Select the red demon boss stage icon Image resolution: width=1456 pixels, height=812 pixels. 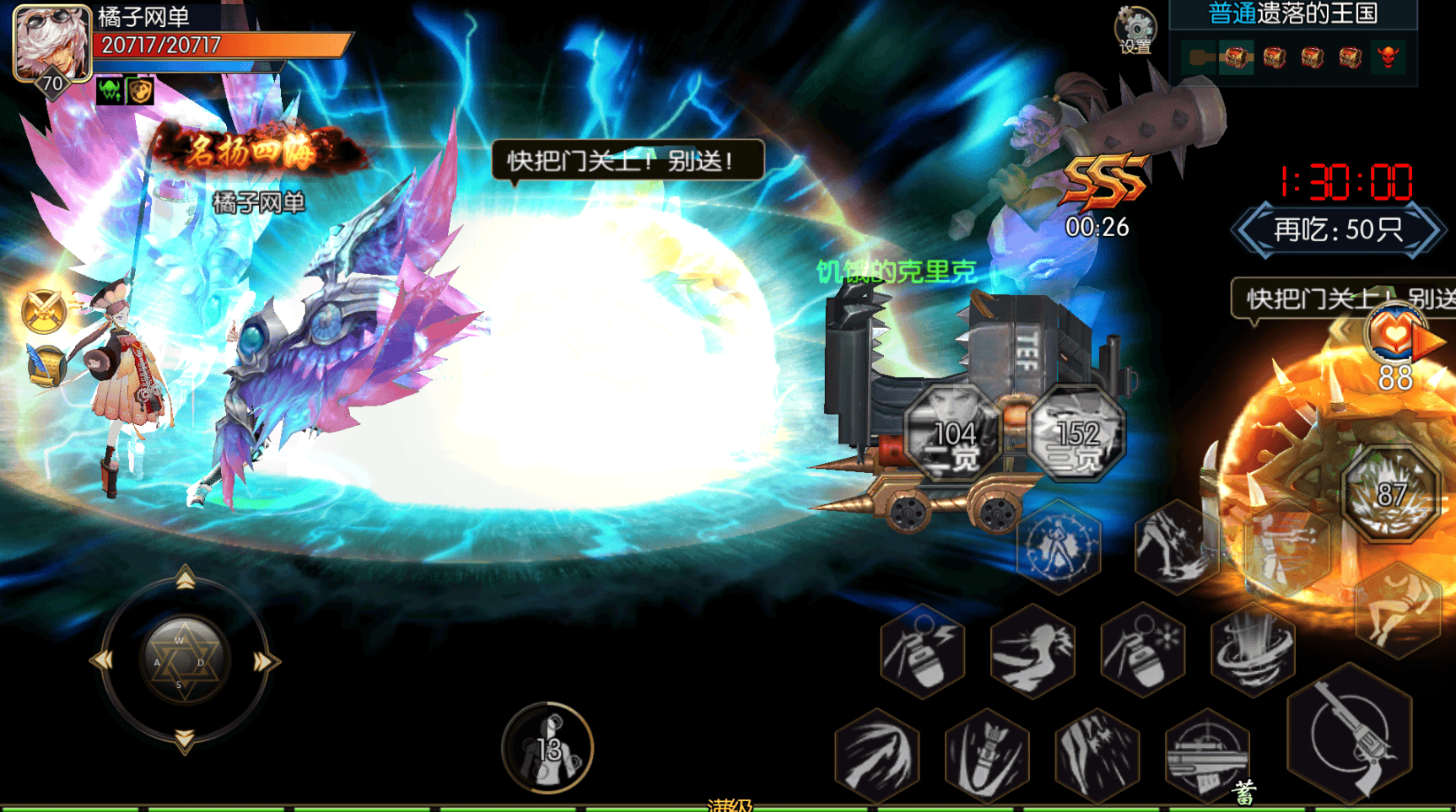[x=1388, y=57]
